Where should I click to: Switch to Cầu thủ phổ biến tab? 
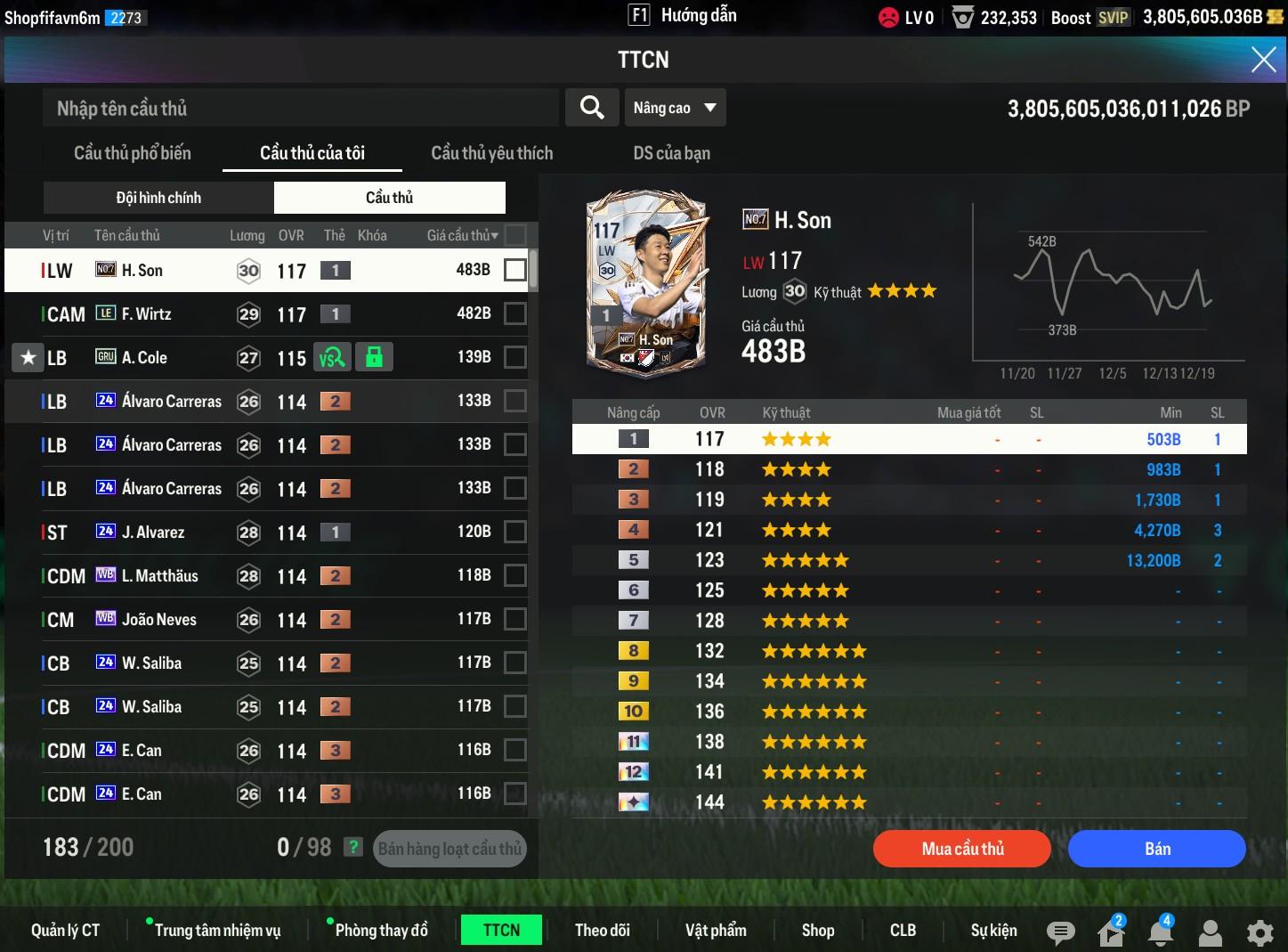(x=133, y=153)
